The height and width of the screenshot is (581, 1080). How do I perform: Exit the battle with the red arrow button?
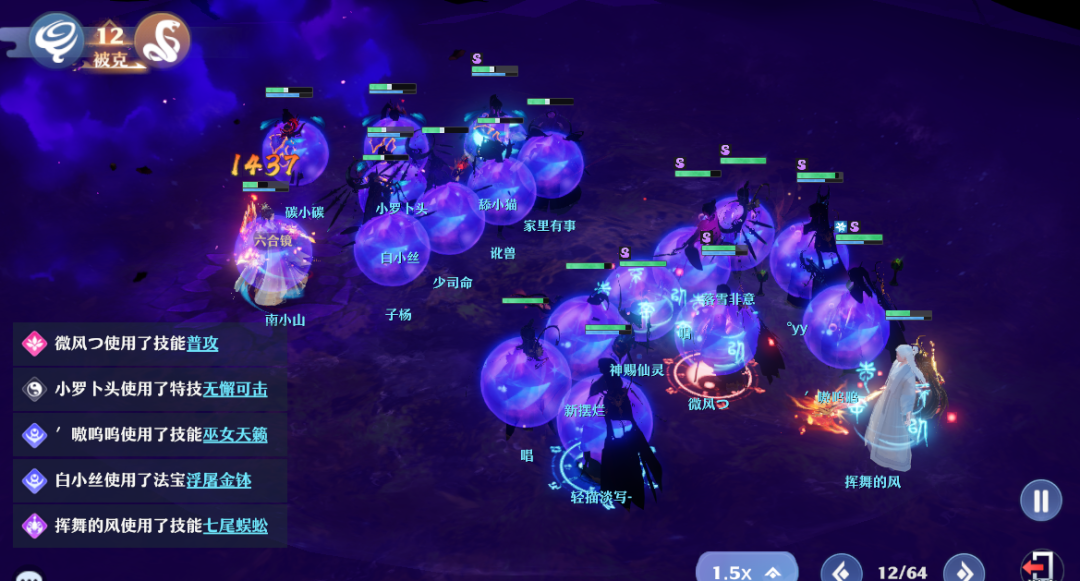1042,568
